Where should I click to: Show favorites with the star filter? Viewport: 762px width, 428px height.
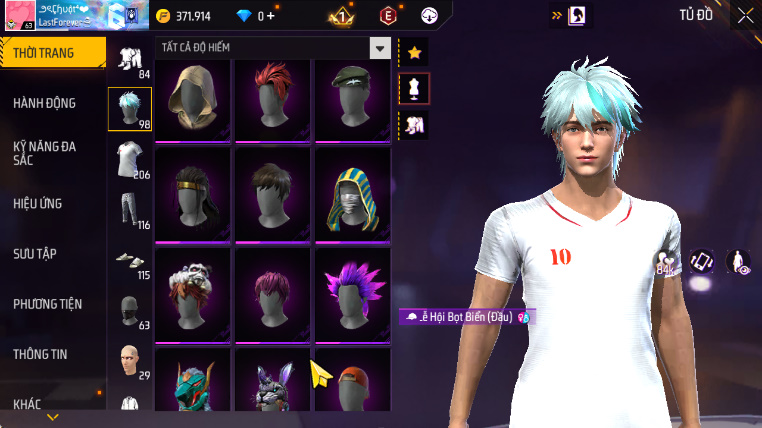pyautogui.click(x=414, y=52)
